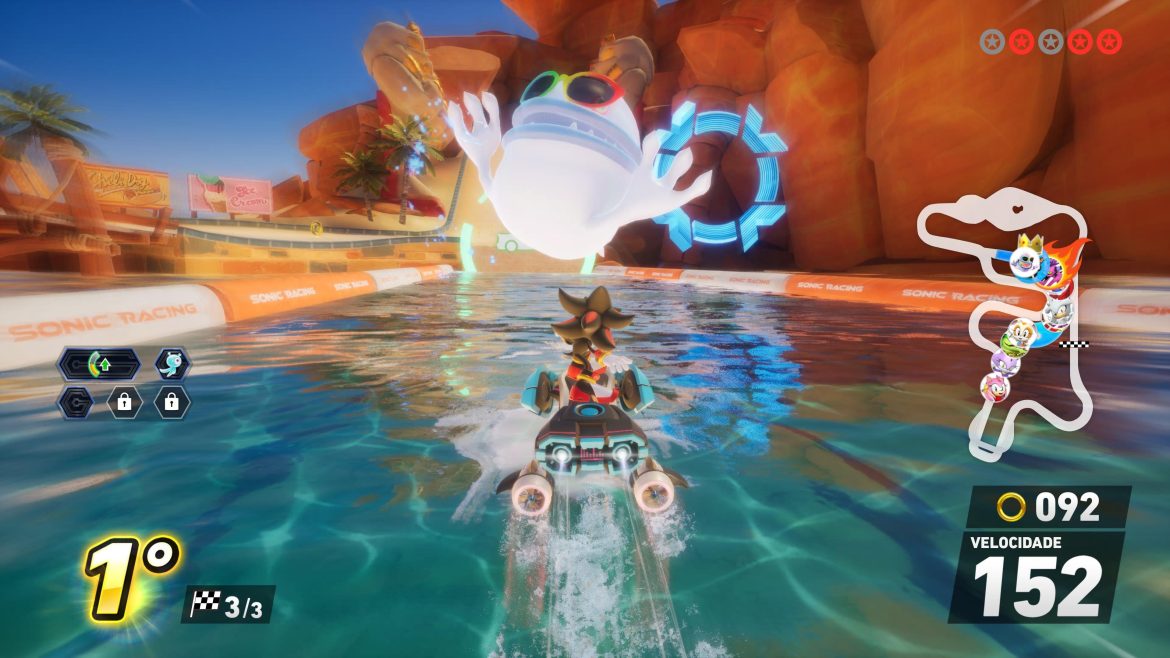The height and width of the screenshot is (658, 1170).
Task: Click the checkered finish line marker on minimap
Action: (1077, 345)
